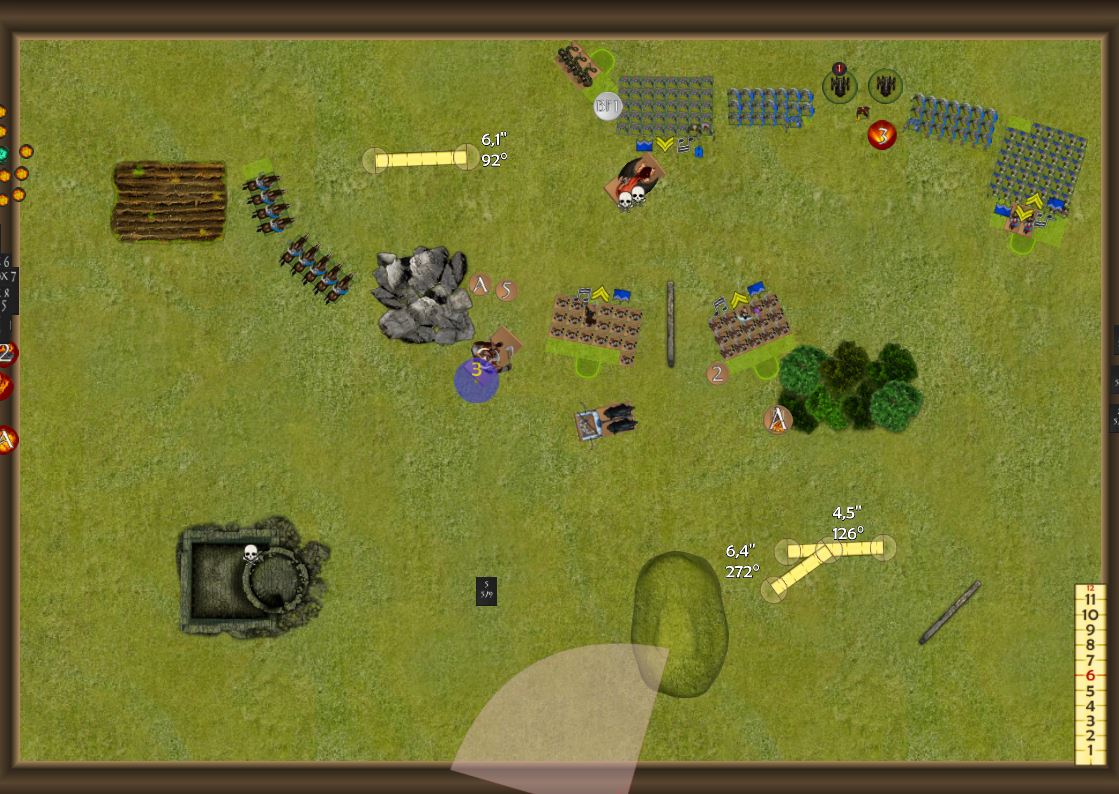The image size is (1119, 794).
Task: Select the teal gem token on the left edge
Action: coord(3,153)
